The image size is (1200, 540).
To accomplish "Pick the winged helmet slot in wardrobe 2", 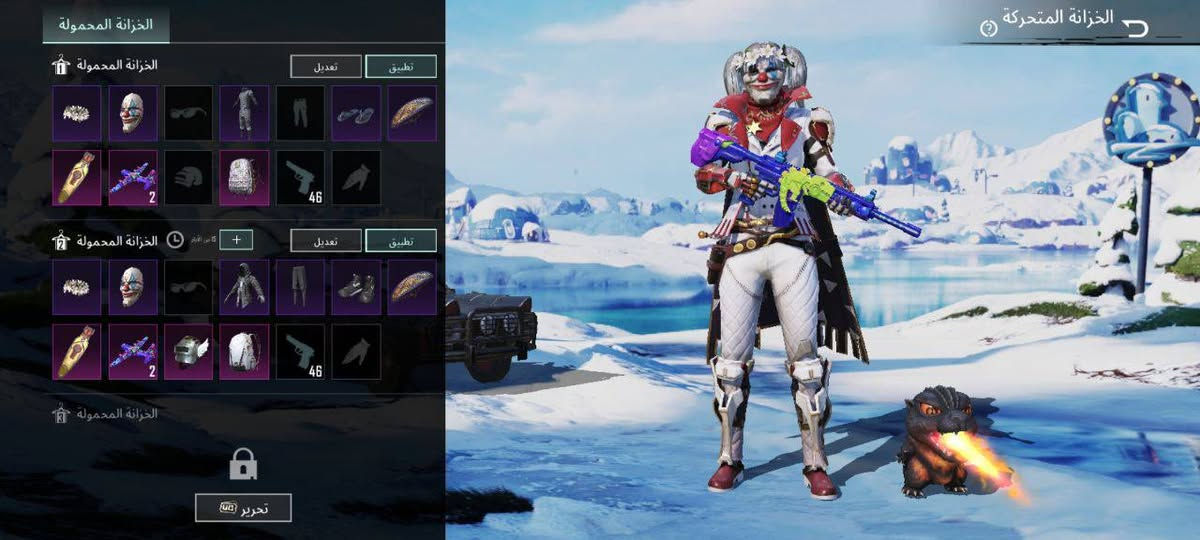I will tap(188, 351).
